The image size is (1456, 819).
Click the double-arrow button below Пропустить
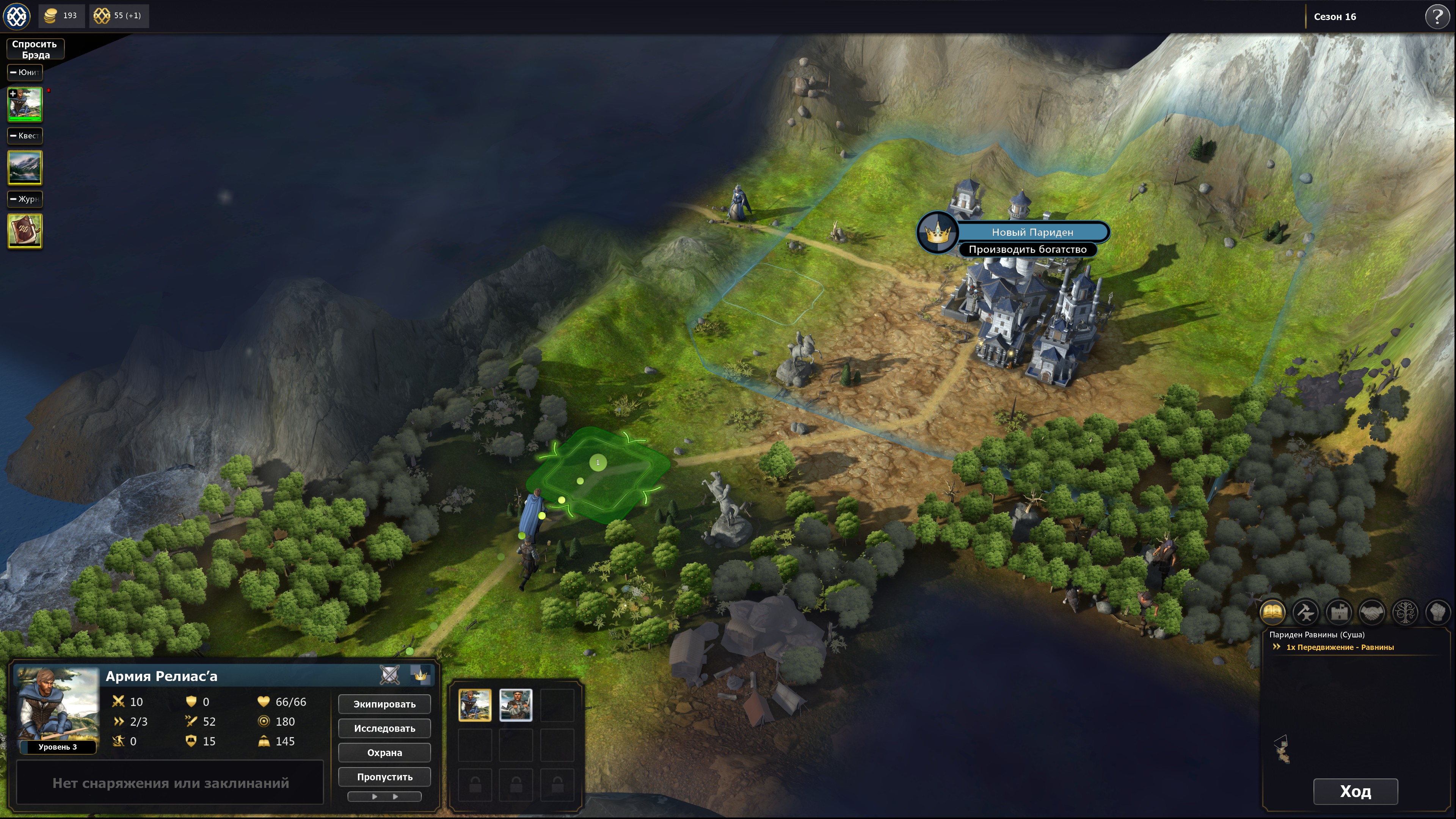pyautogui.click(x=384, y=796)
